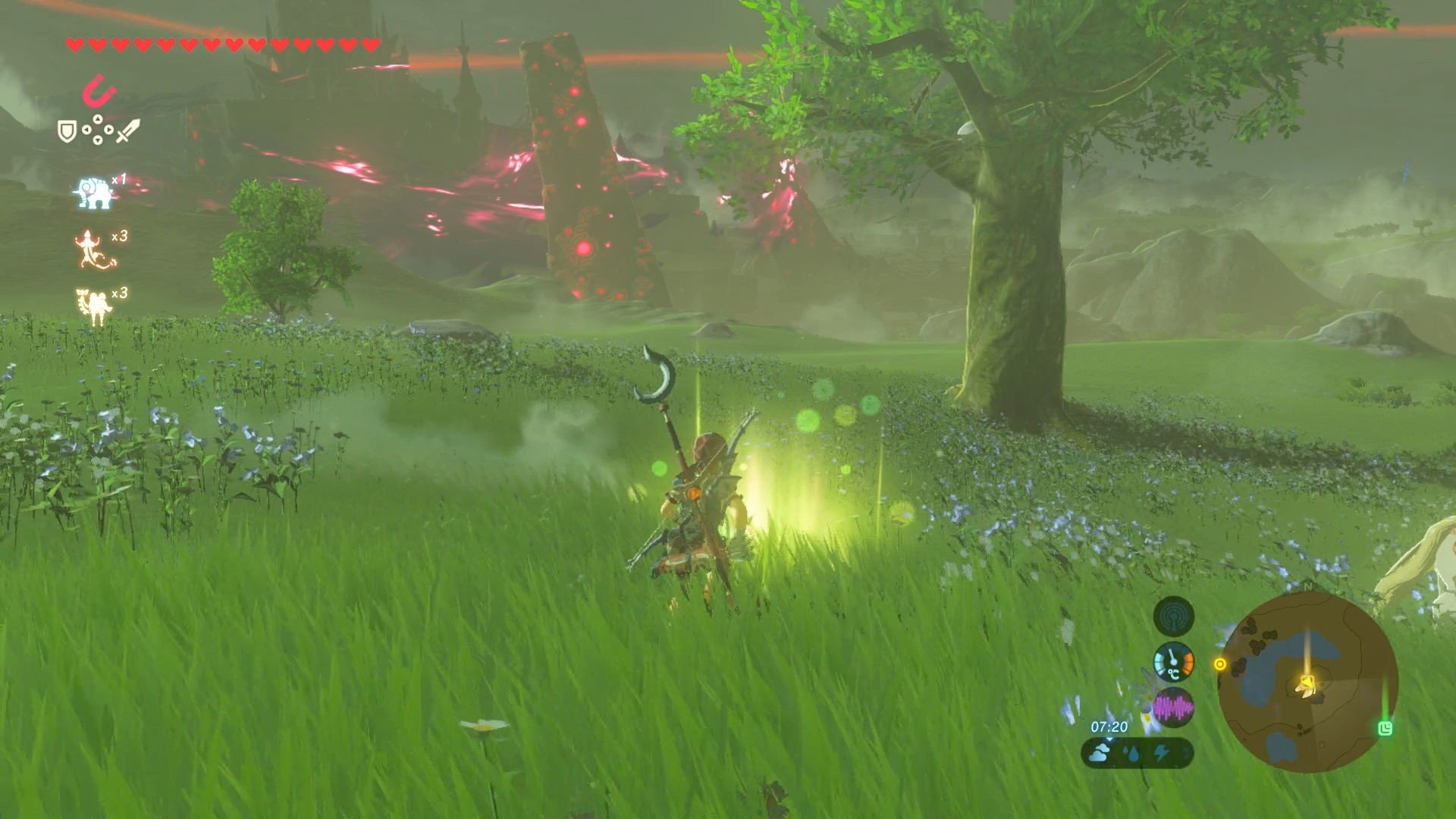The image size is (1456, 819).
Task: Expand the d-pad left arrow selector
Action: [x=89, y=130]
